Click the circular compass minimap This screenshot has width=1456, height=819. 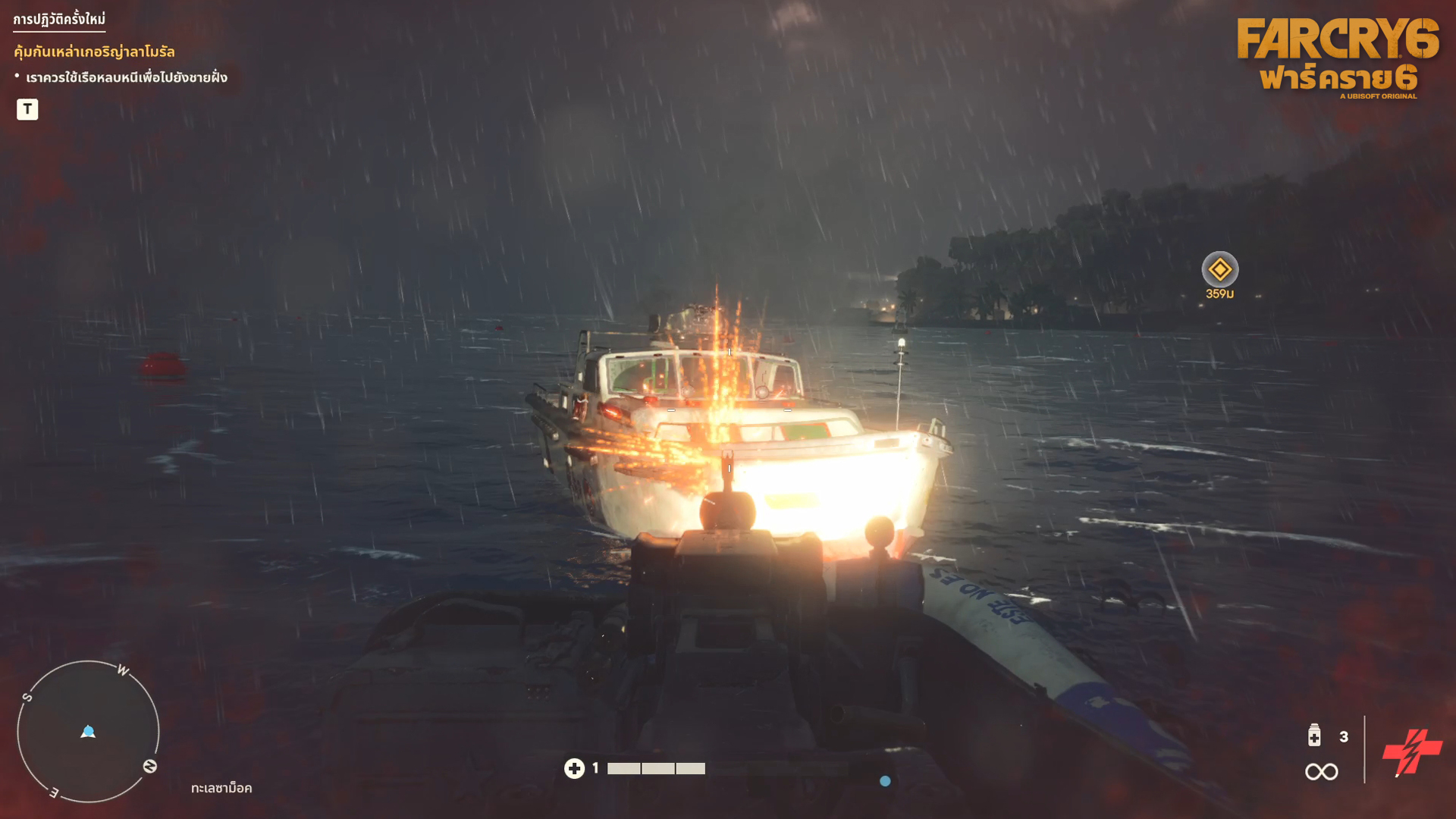tap(88, 731)
